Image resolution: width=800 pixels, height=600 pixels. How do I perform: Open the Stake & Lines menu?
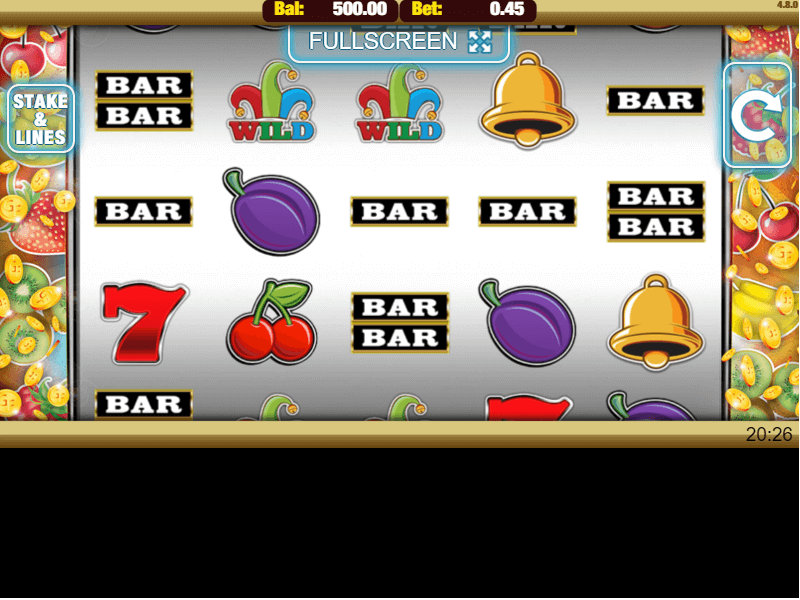[x=40, y=119]
